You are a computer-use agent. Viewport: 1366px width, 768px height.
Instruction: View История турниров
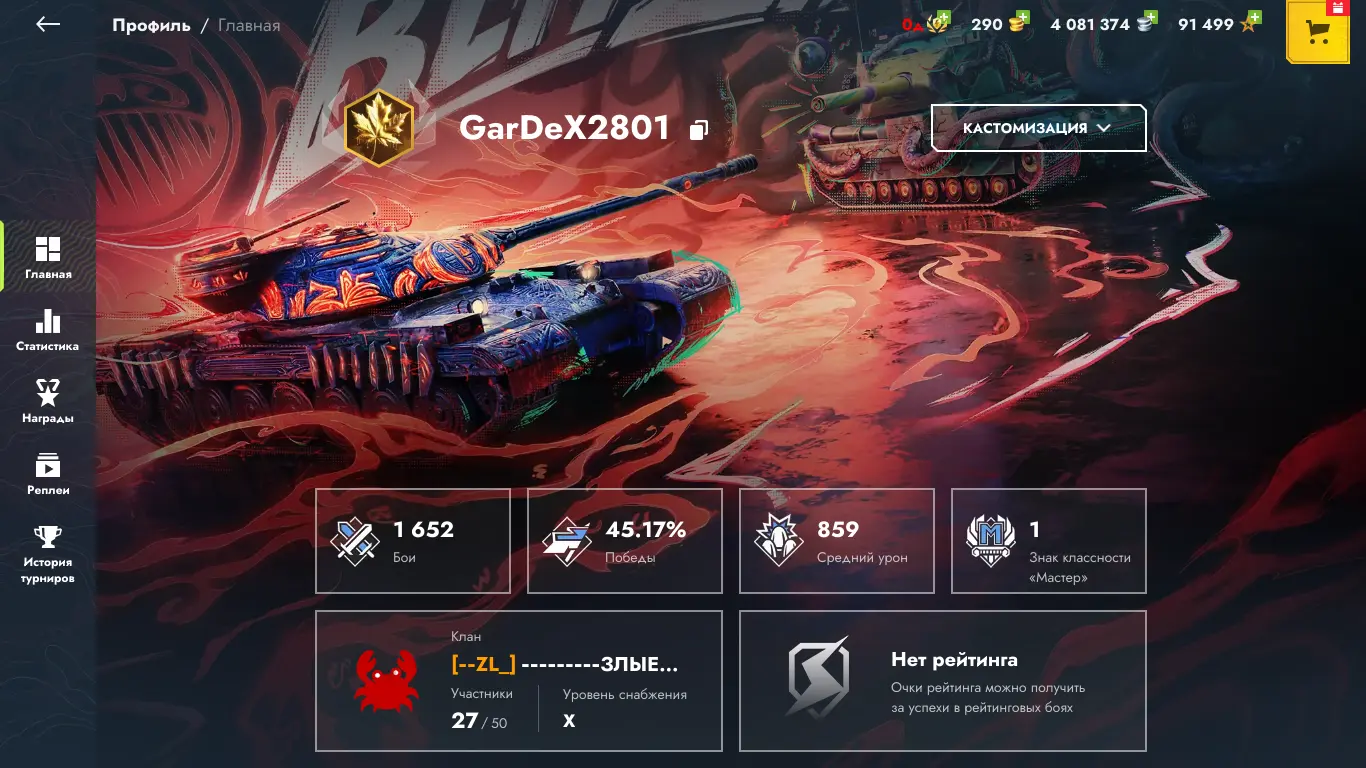point(48,555)
